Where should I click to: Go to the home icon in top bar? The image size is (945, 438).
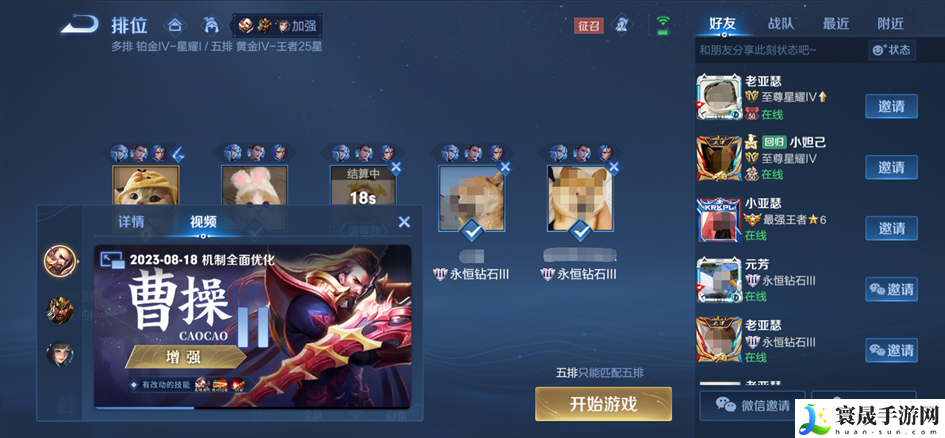click(x=175, y=24)
